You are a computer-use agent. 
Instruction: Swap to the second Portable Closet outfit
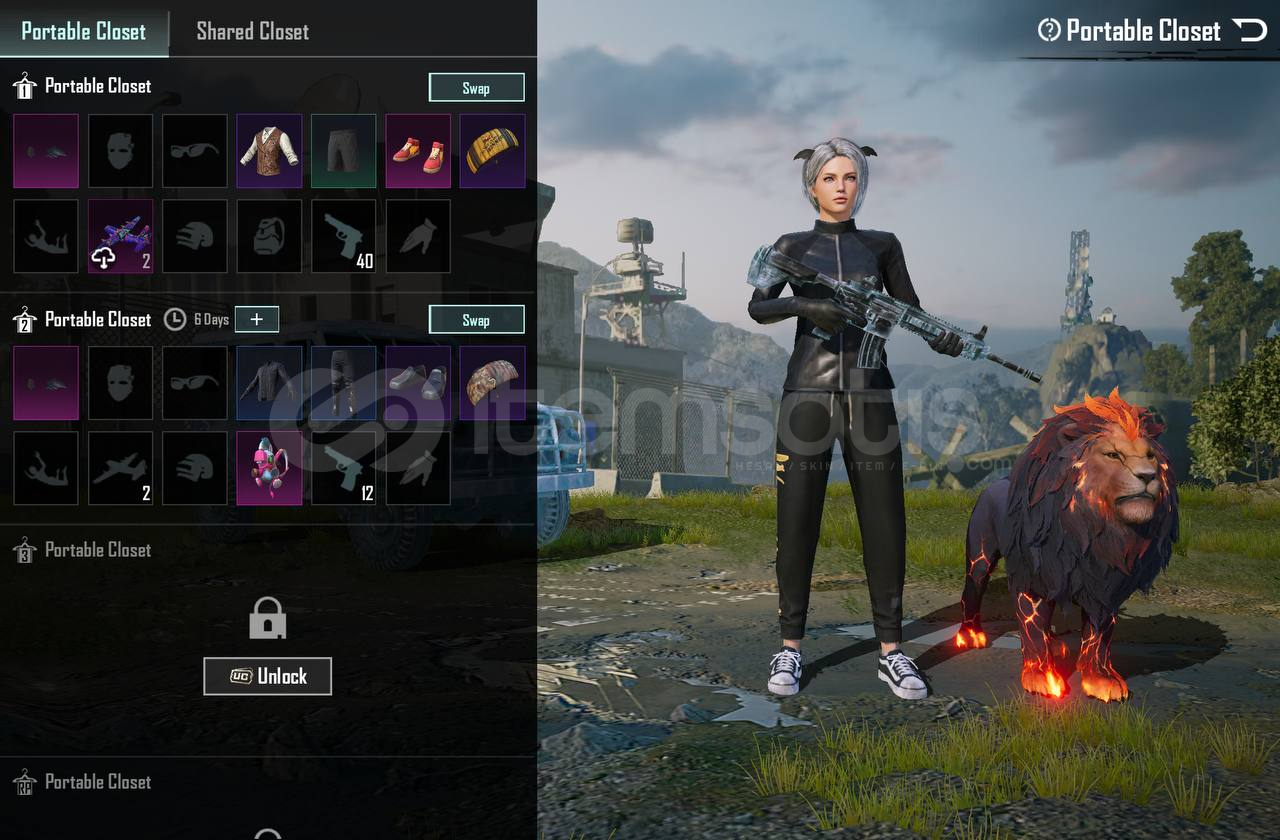(476, 320)
